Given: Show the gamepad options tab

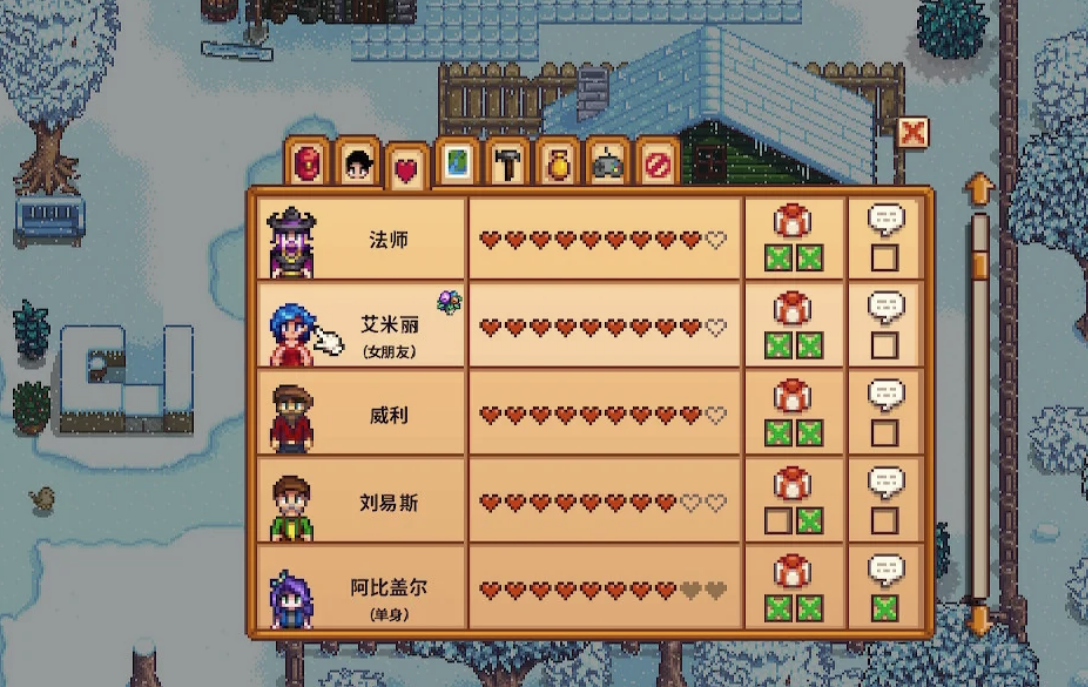Looking at the screenshot, I should (607, 163).
